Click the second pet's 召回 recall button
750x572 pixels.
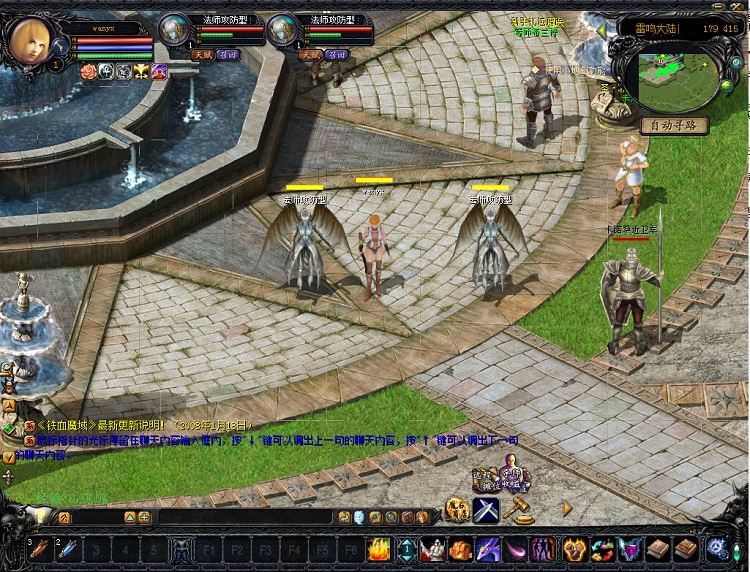tap(336, 54)
